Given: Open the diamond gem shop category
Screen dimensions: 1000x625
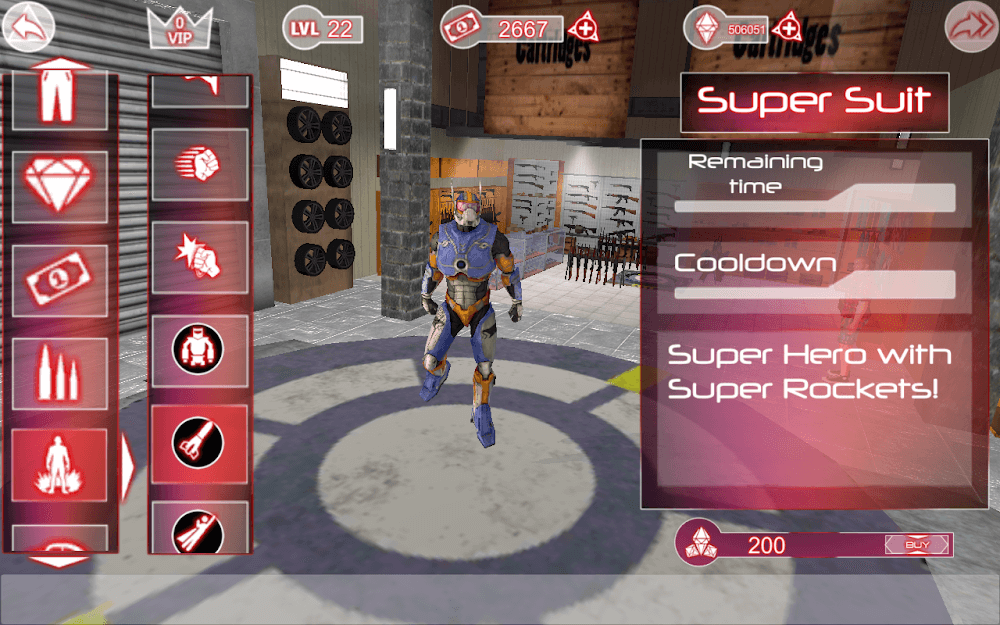Looking at the screenshot, I should (x=60, y=187).
